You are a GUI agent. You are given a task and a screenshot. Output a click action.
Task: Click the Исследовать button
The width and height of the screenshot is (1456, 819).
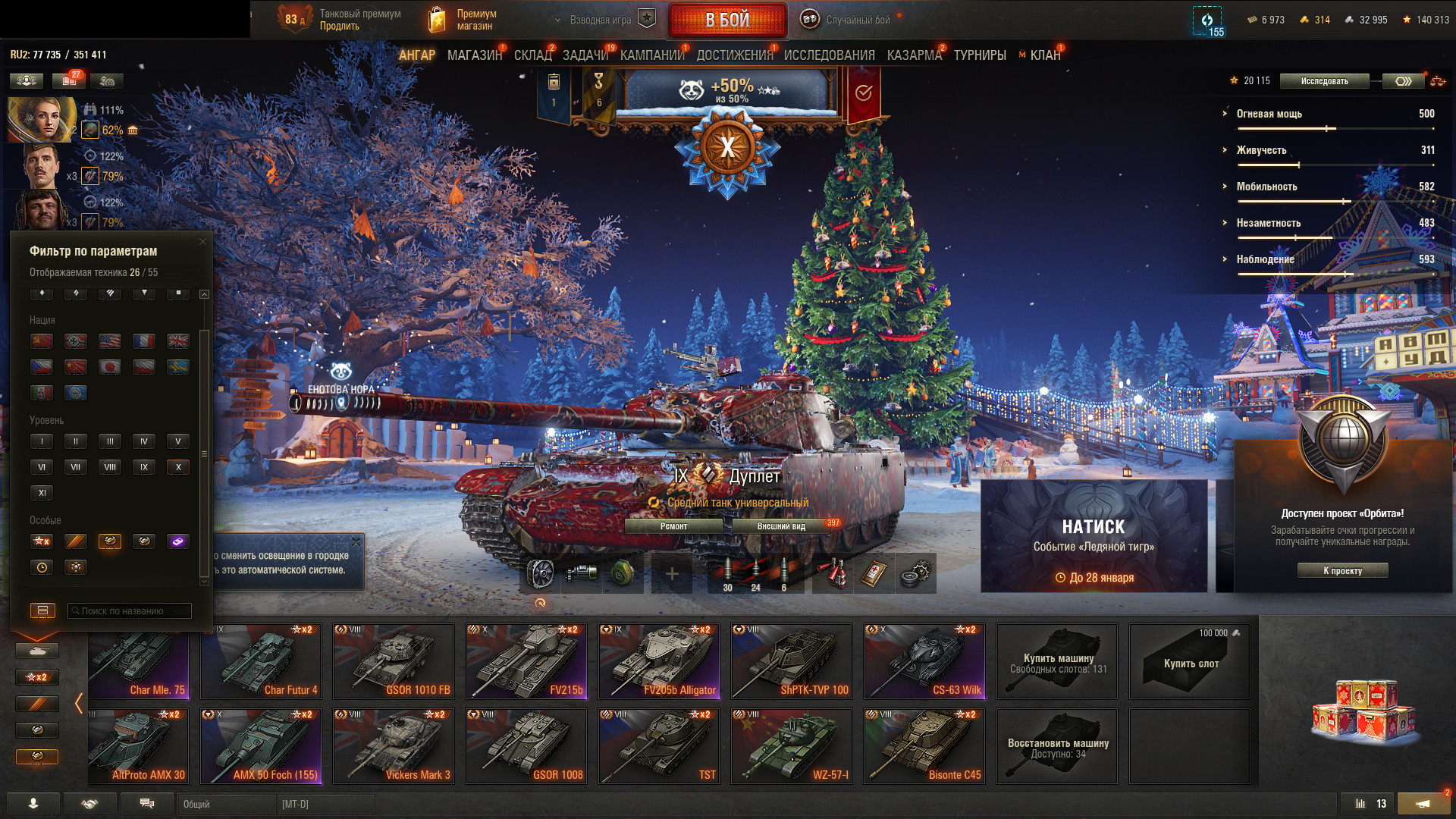(x=1324, y=81)
